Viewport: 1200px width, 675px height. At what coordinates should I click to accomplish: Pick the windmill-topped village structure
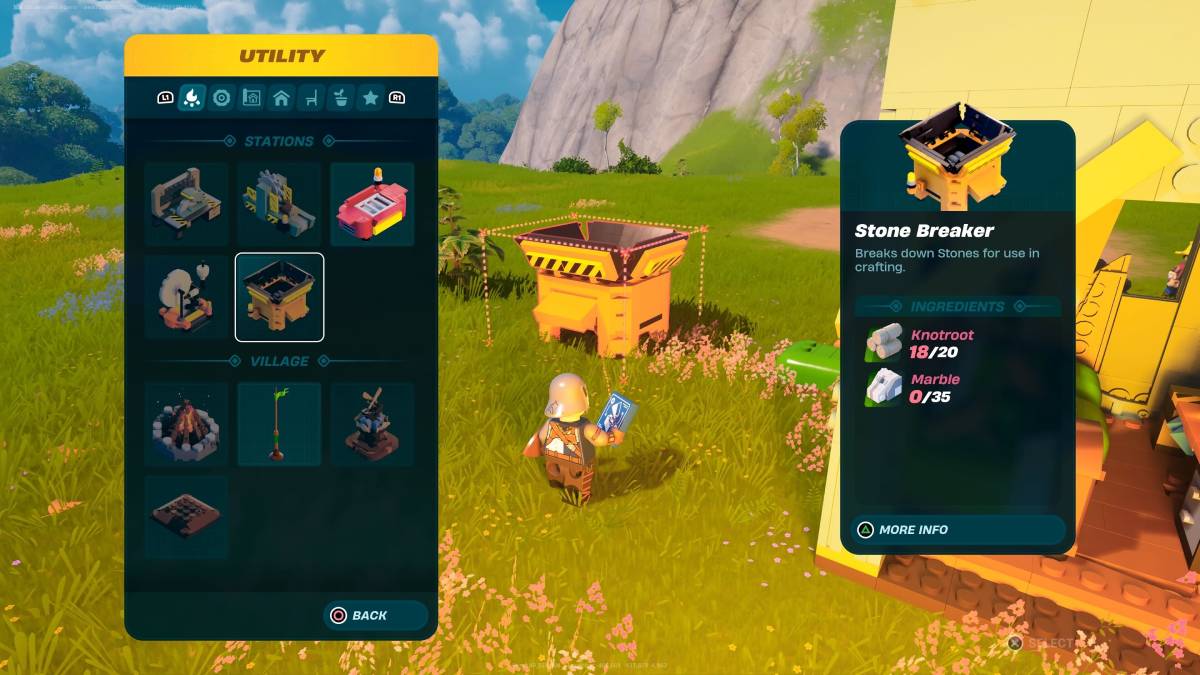point(372,424)
